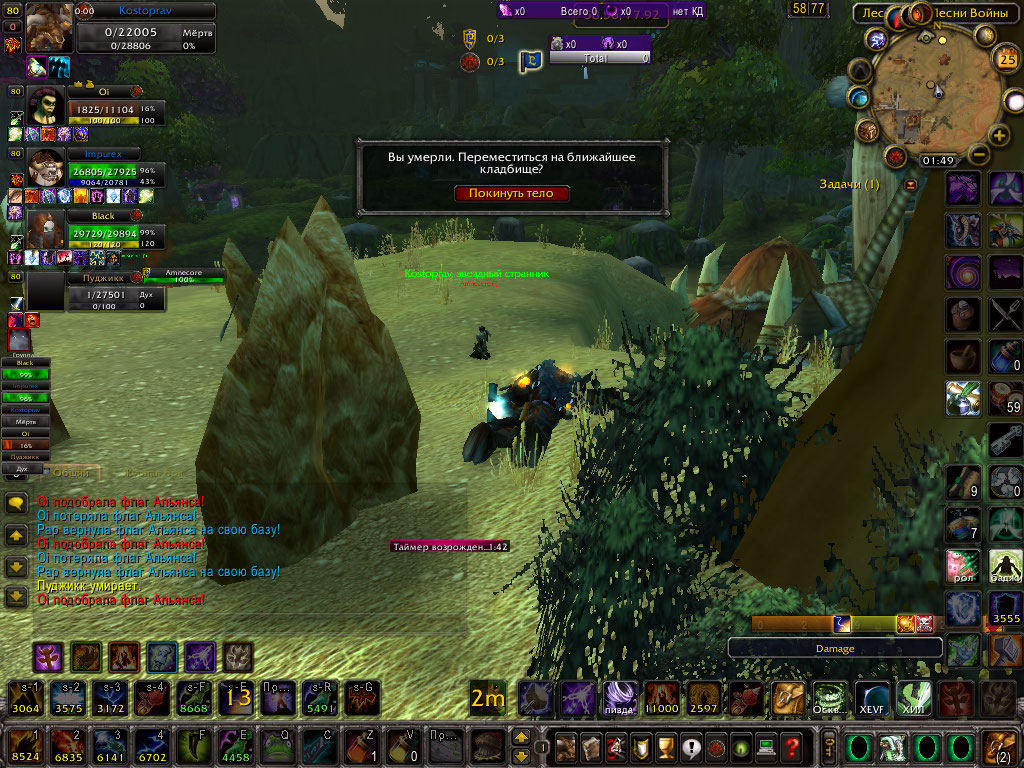
Task: Switch to the 'Общий' chat tab
Action: [71, 473]
